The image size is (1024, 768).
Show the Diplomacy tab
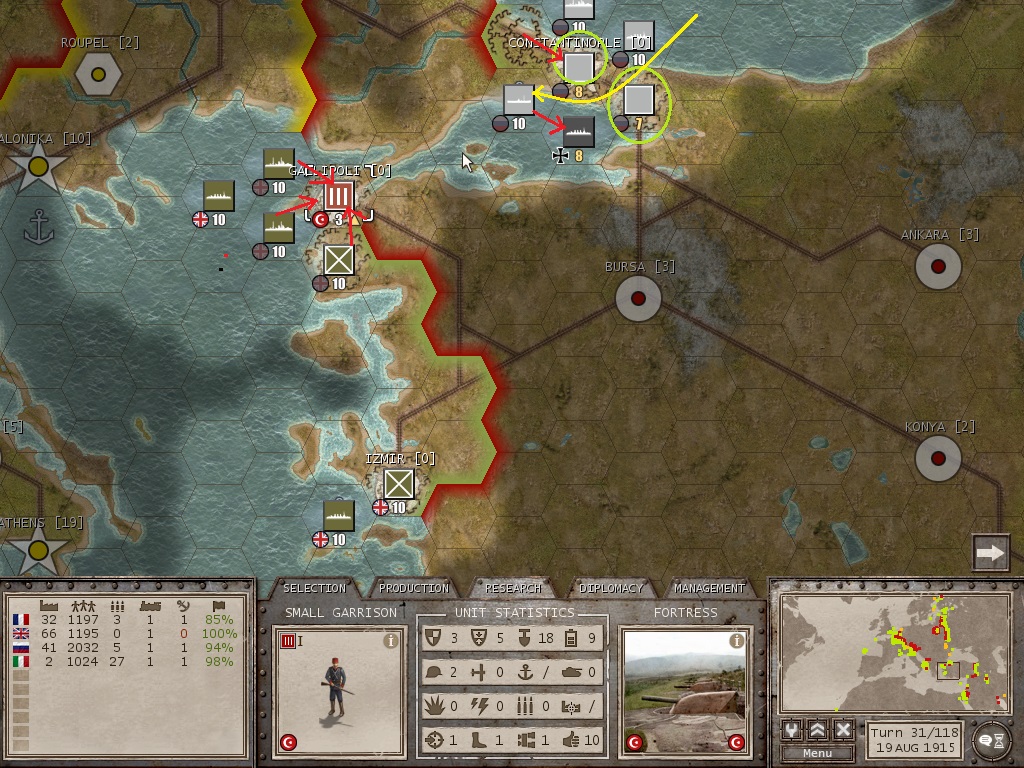click(x=610, y=588)
